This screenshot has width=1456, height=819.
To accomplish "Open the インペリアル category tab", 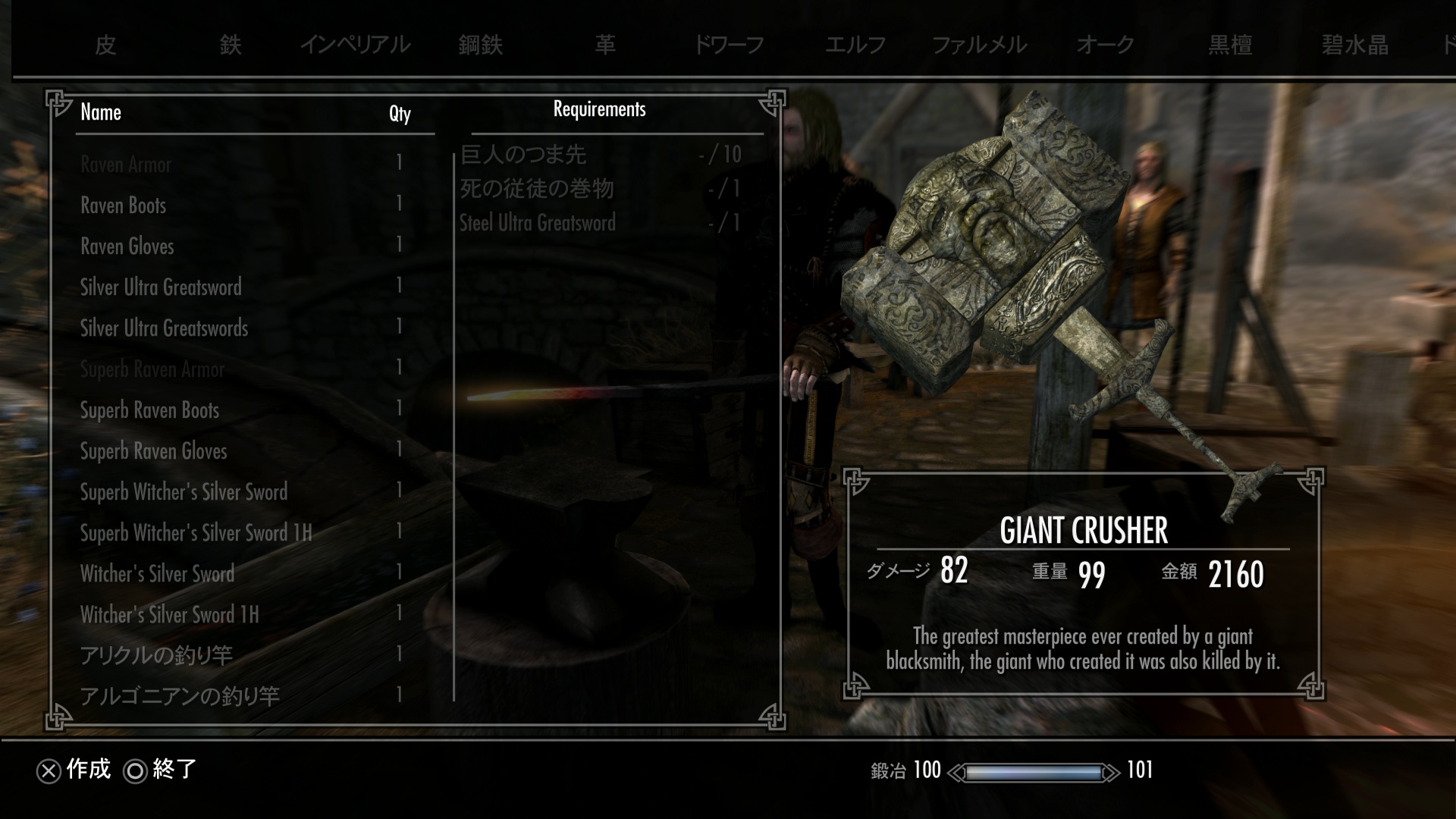I will point(355,45).
